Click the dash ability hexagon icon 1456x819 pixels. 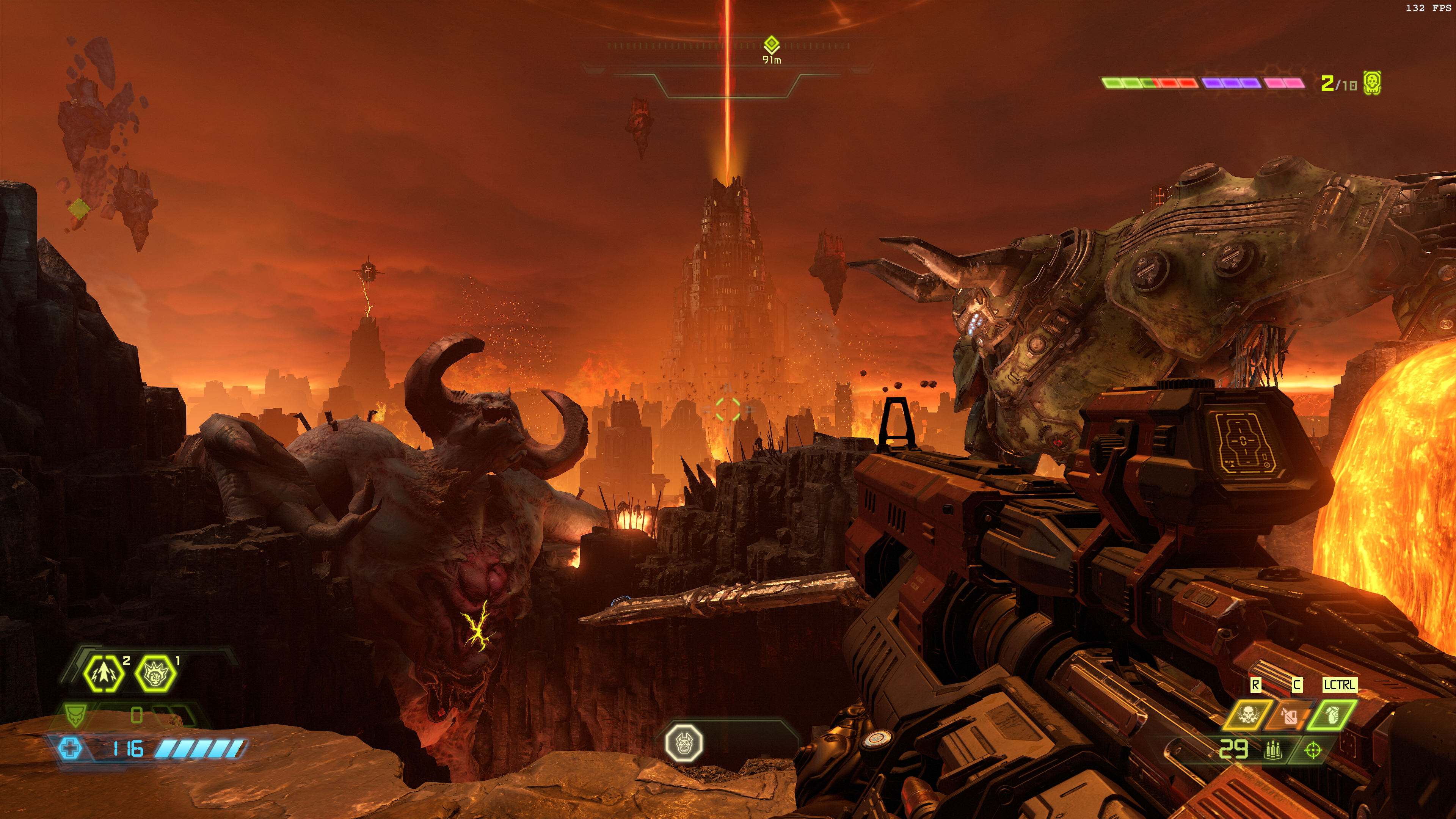click(104, 673)
